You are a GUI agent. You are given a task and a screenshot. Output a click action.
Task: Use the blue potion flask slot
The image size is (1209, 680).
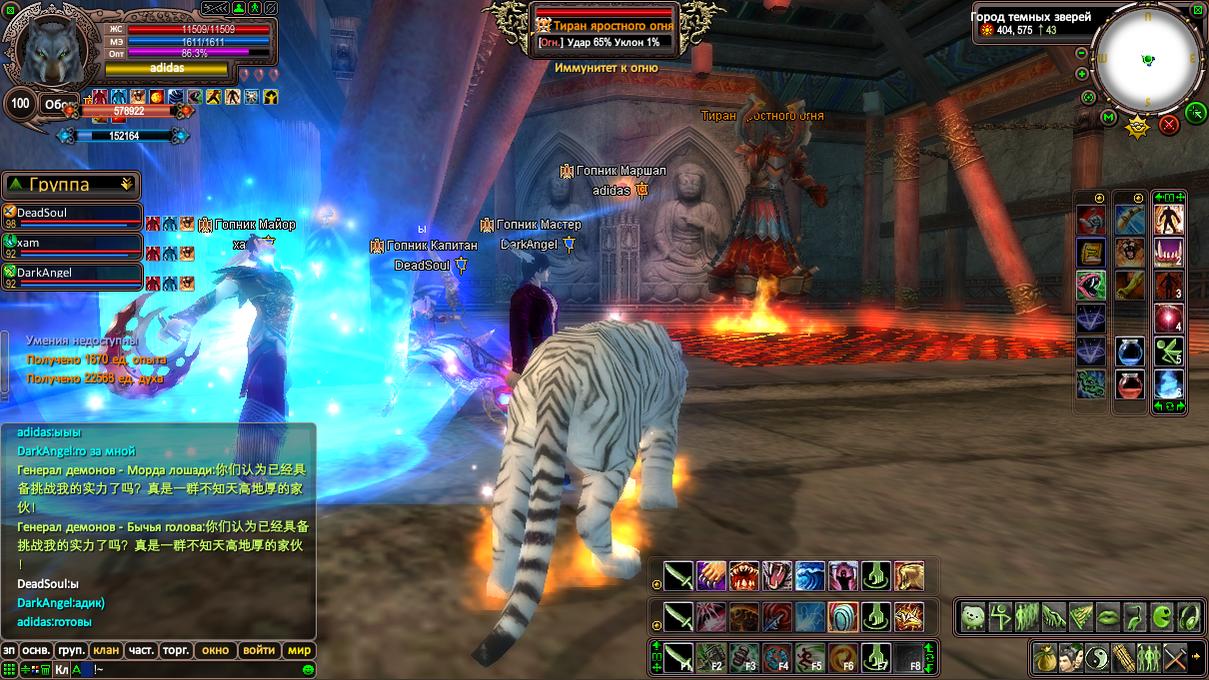tap(1130, 352)
